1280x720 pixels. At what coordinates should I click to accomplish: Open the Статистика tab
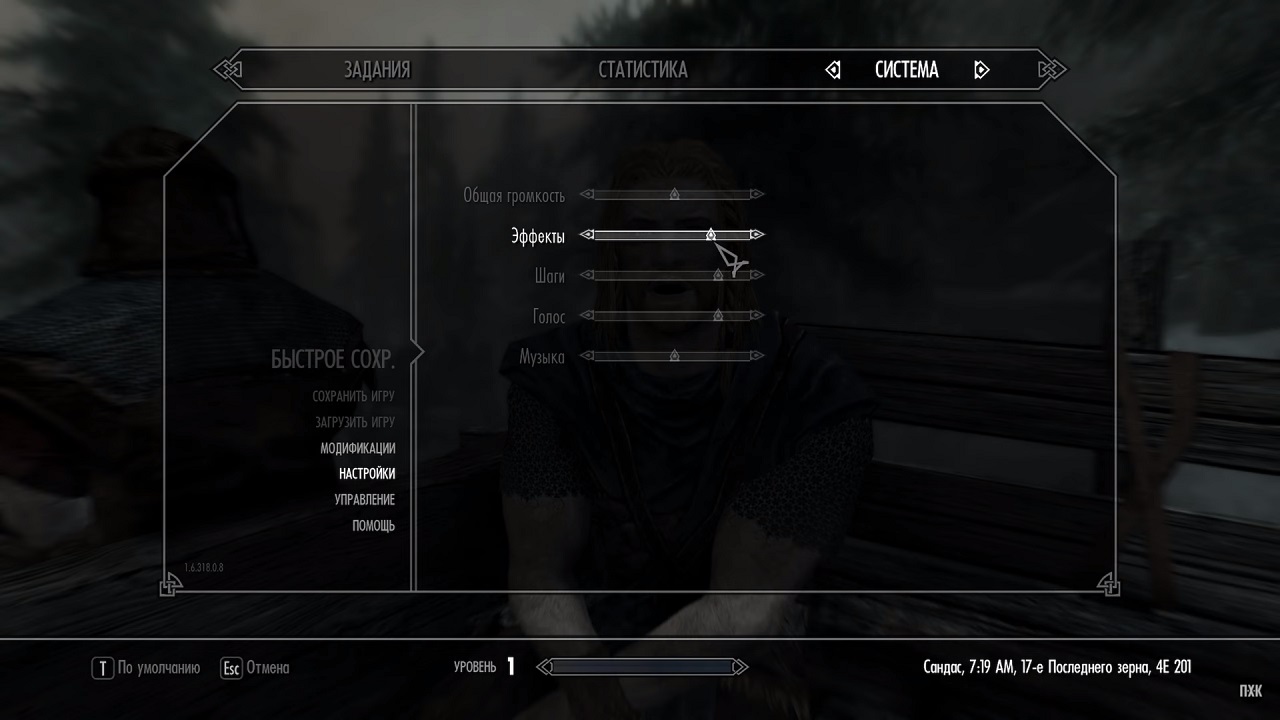pos(643,70)
